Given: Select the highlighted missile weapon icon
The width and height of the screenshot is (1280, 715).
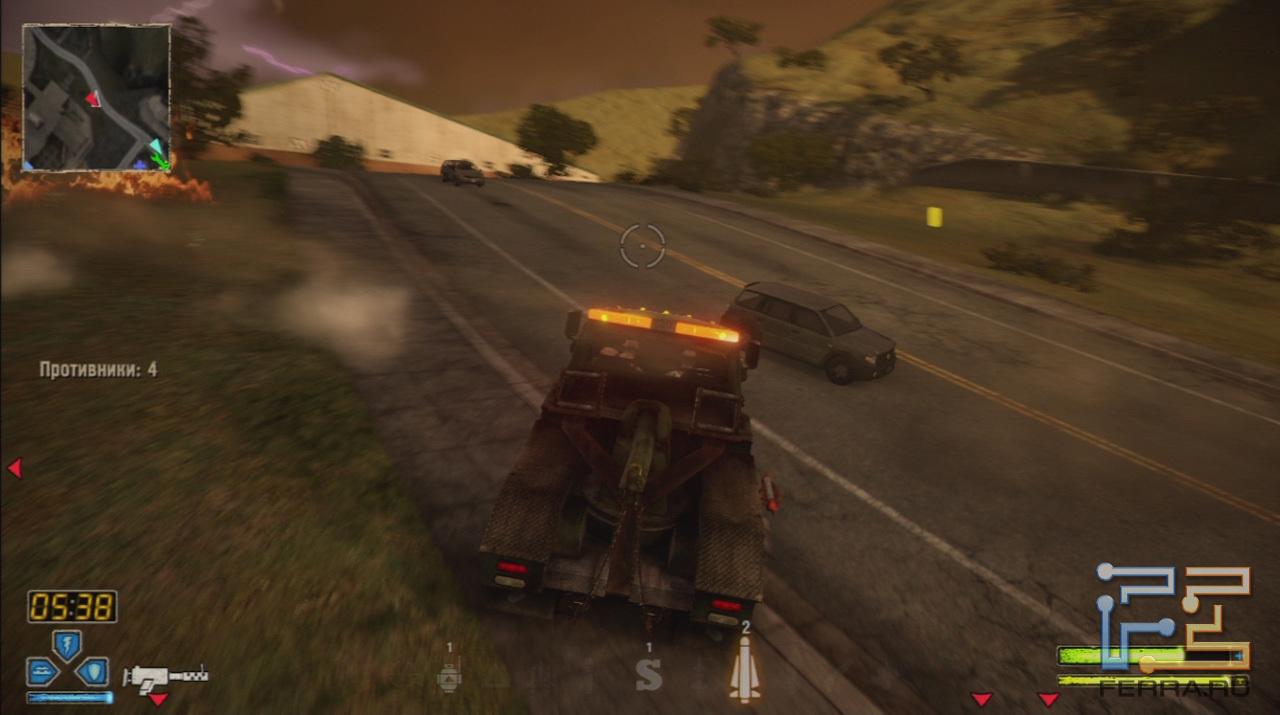Looking at the screenshot, I should [x=744, y=668].
